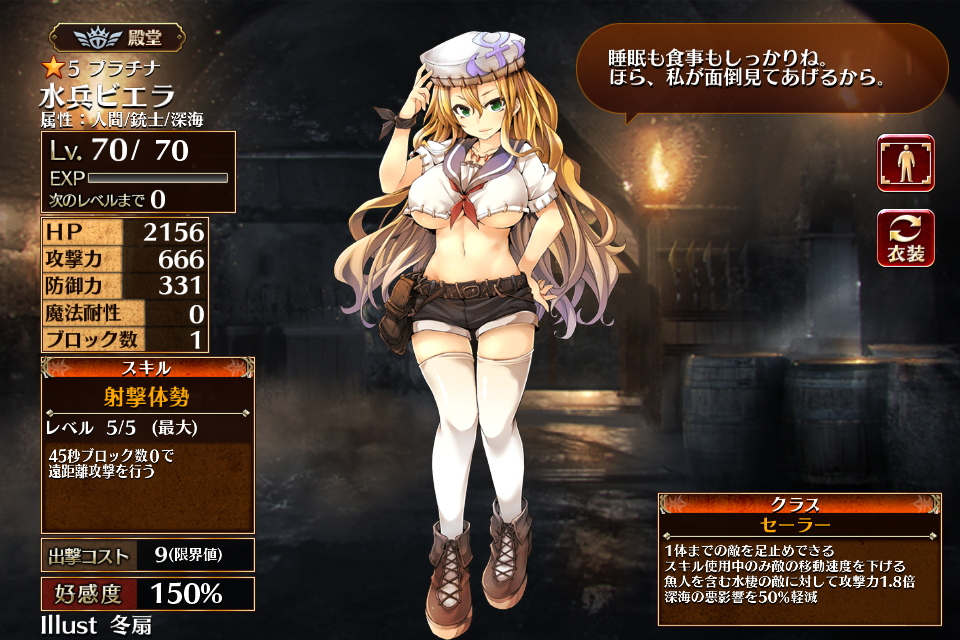Switch costume with the 衣装 button
The image size is (960, 640).
pyautogui.click(x=906, y=239)
